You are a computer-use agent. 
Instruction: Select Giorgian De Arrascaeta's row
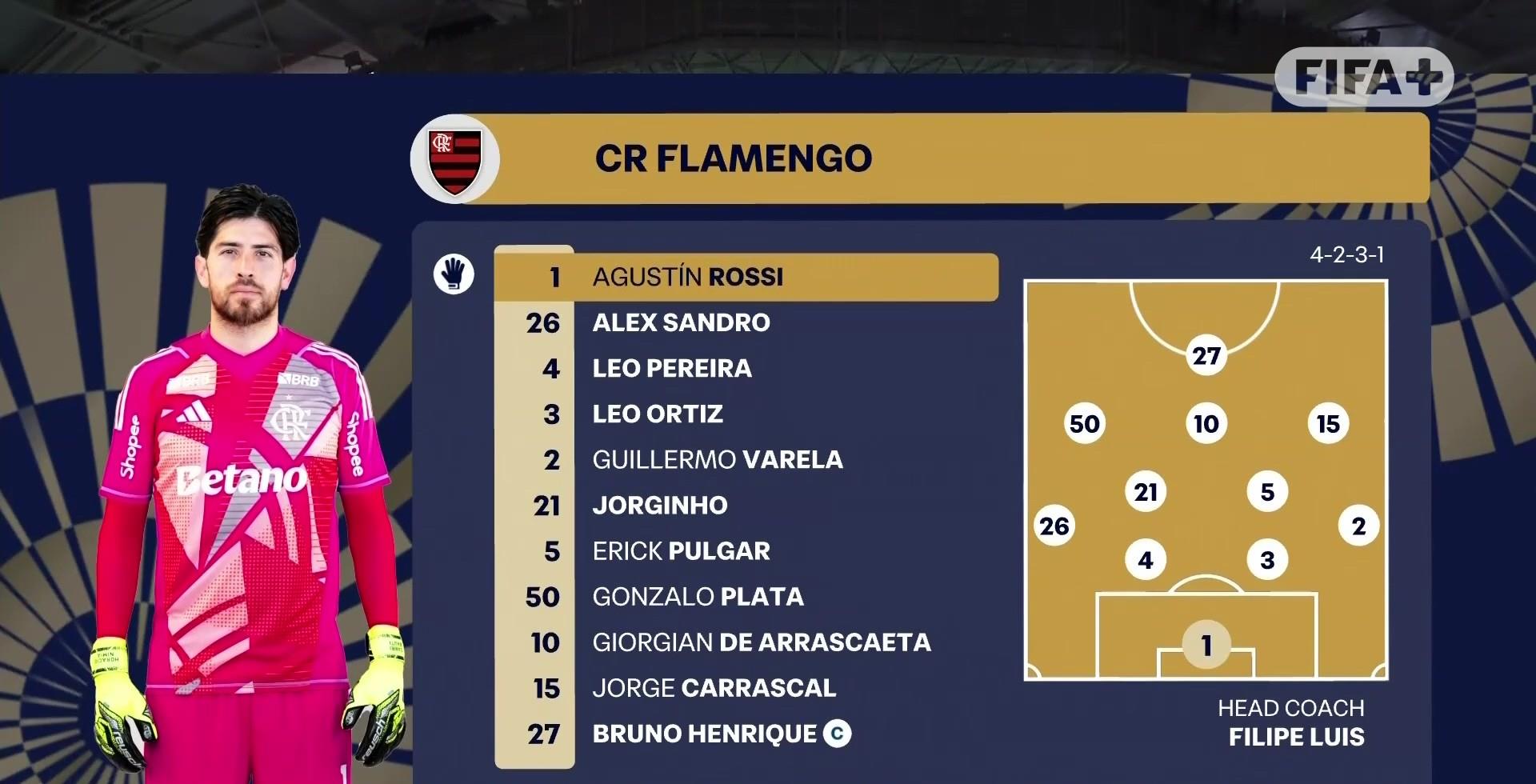click(761, 642)
